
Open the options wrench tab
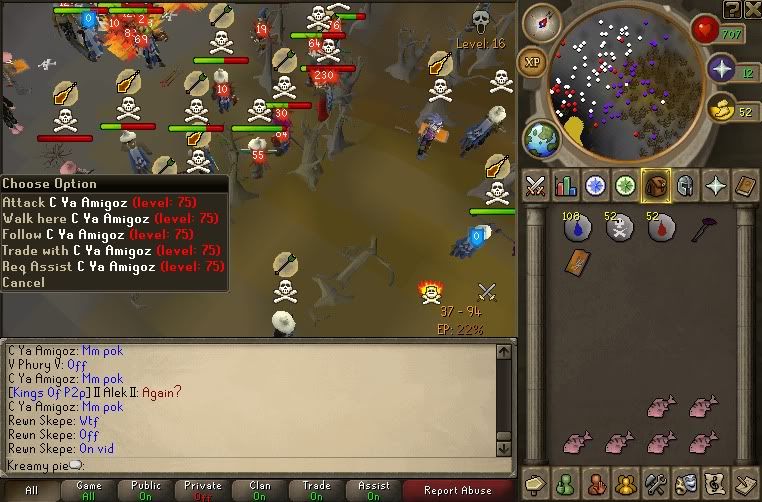click(656, 482)
